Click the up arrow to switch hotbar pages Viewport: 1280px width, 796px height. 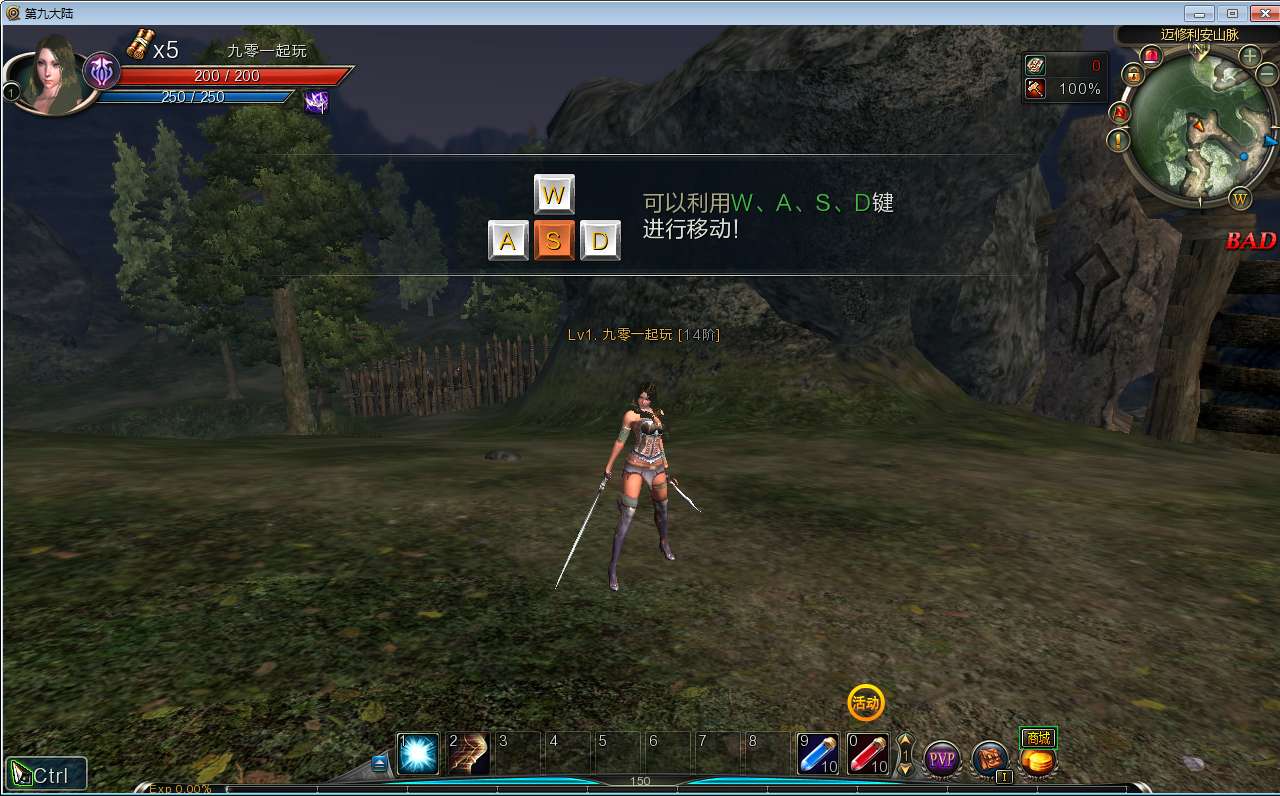click(907, 741)
